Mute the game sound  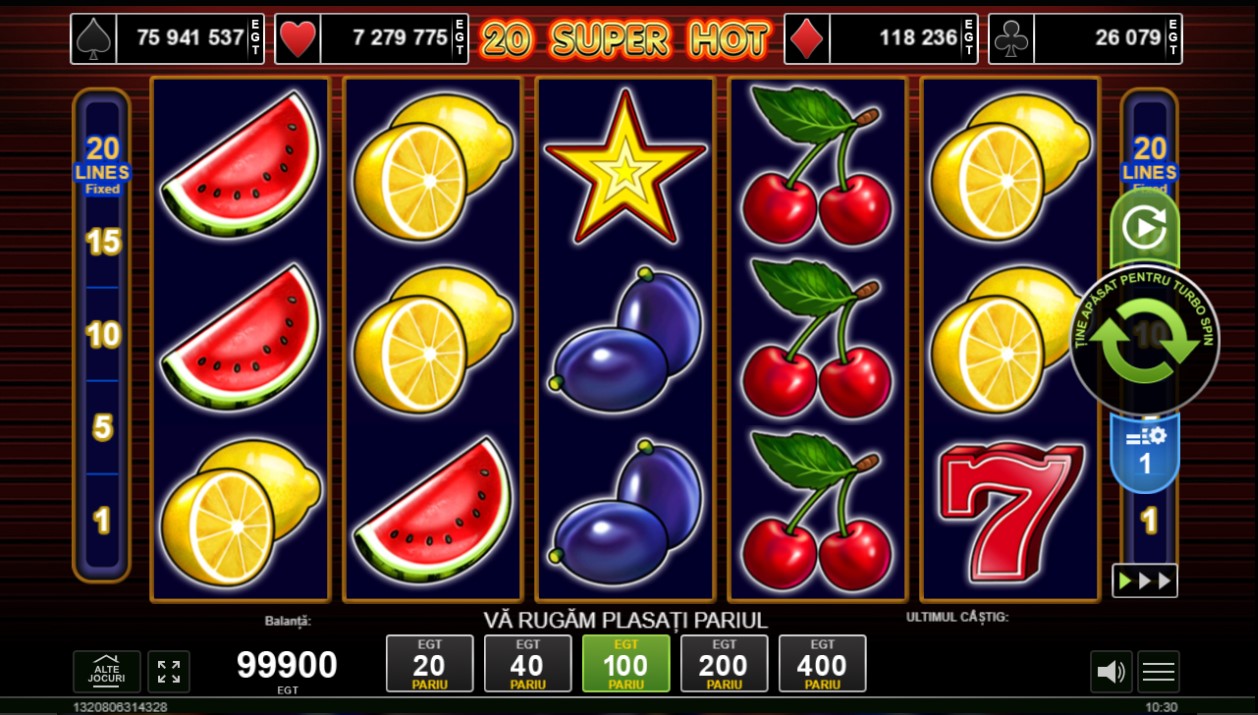point(1111,672)
